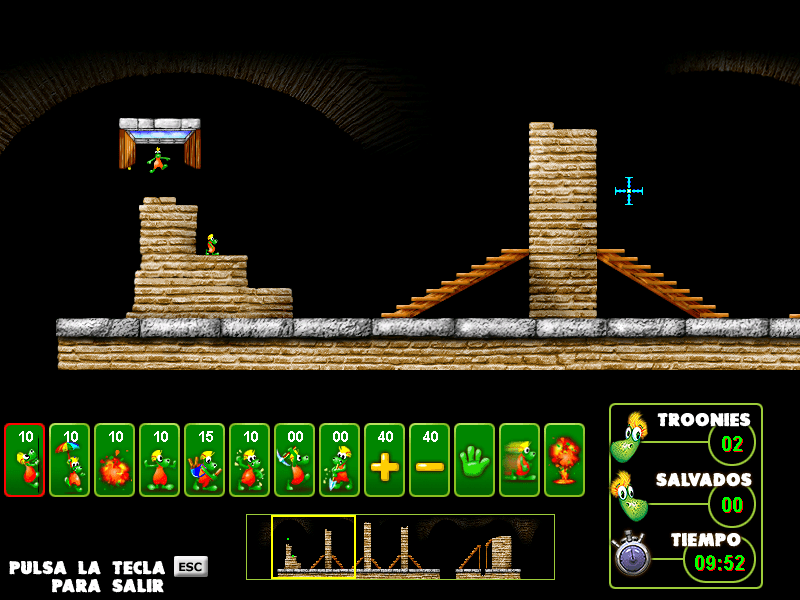Select the single-character exploder skill
This screenshot has width=800, height=600.
click(115, 460)
